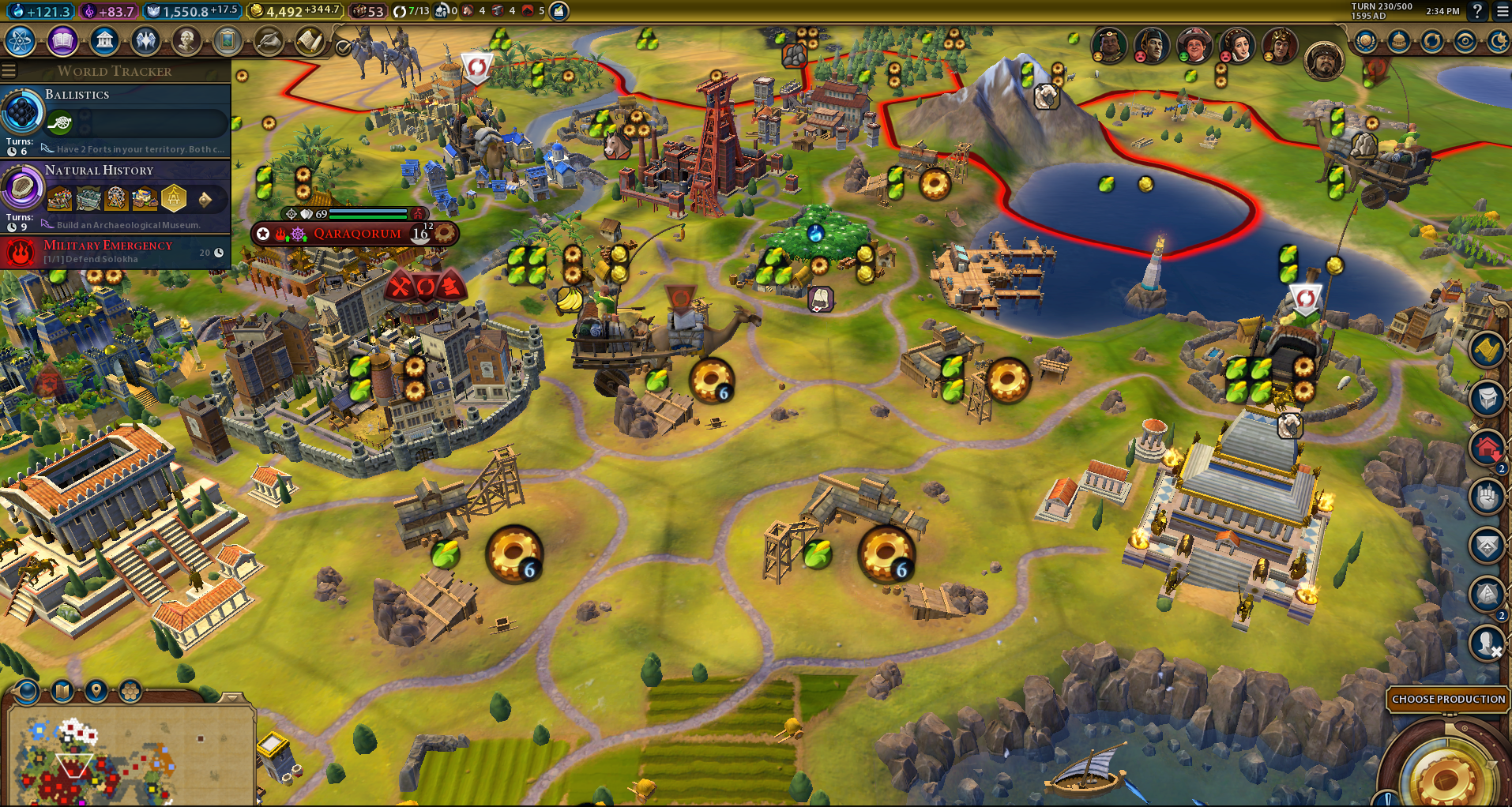The height and width of the screenshot is (807, 1512).
Task: Open the Technology tree
Action: pos(21,41)
